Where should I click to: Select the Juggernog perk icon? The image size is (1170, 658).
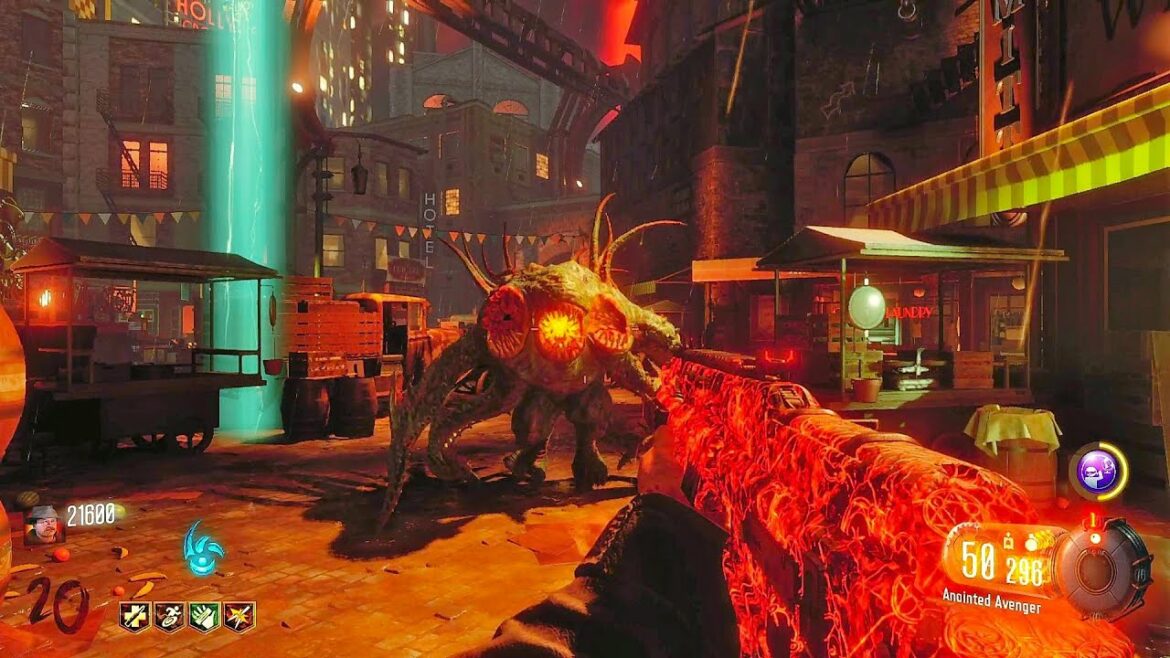click(x=134, y=616)
